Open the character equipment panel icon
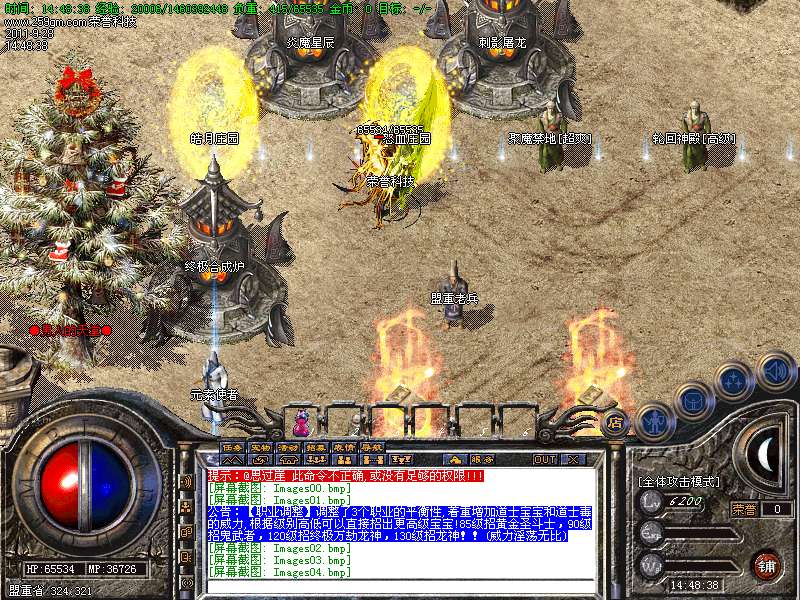The width and height of the screenshot is (800, 600). point(655,420)
